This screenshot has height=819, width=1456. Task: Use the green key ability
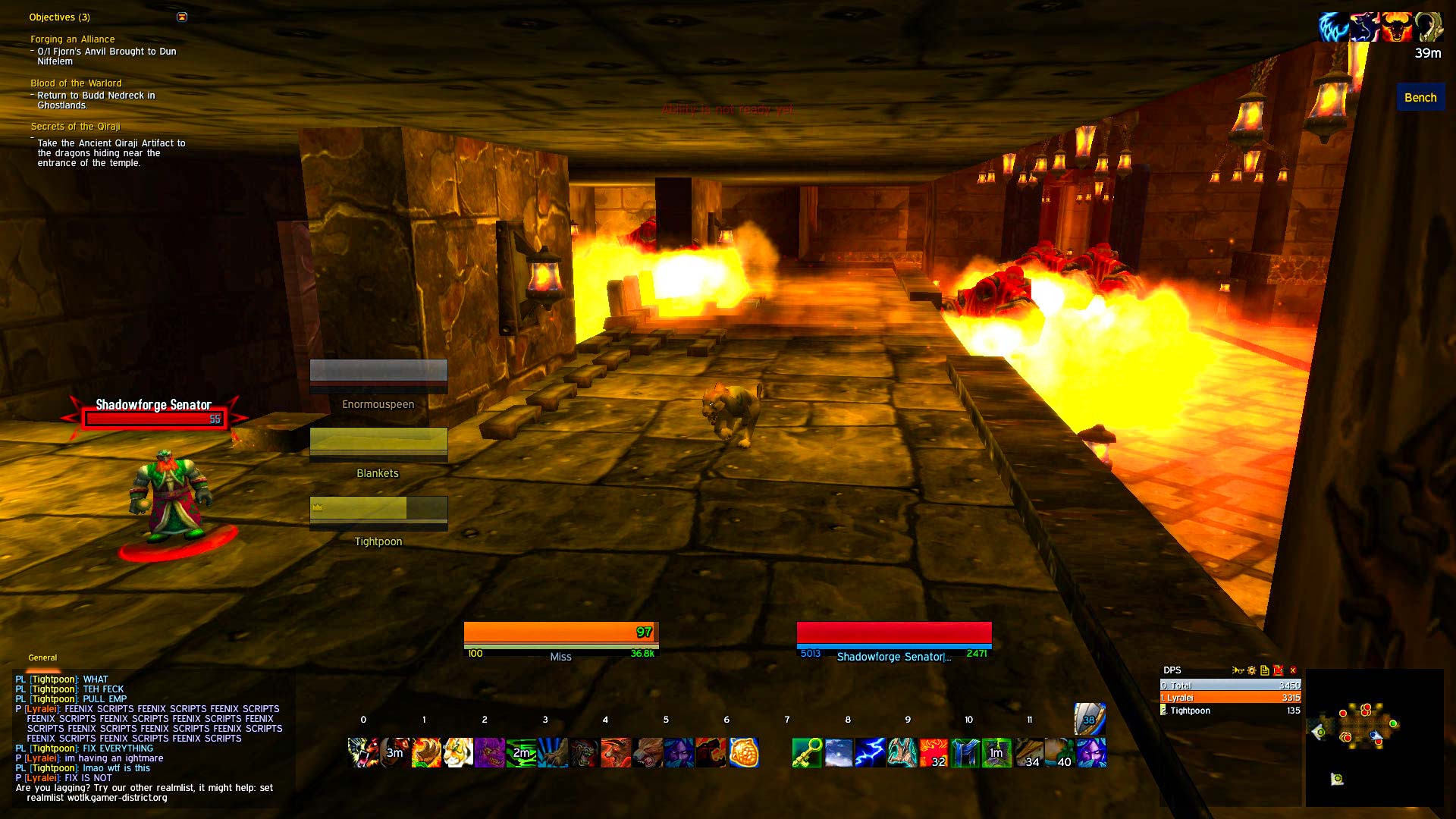pos(807,752)
